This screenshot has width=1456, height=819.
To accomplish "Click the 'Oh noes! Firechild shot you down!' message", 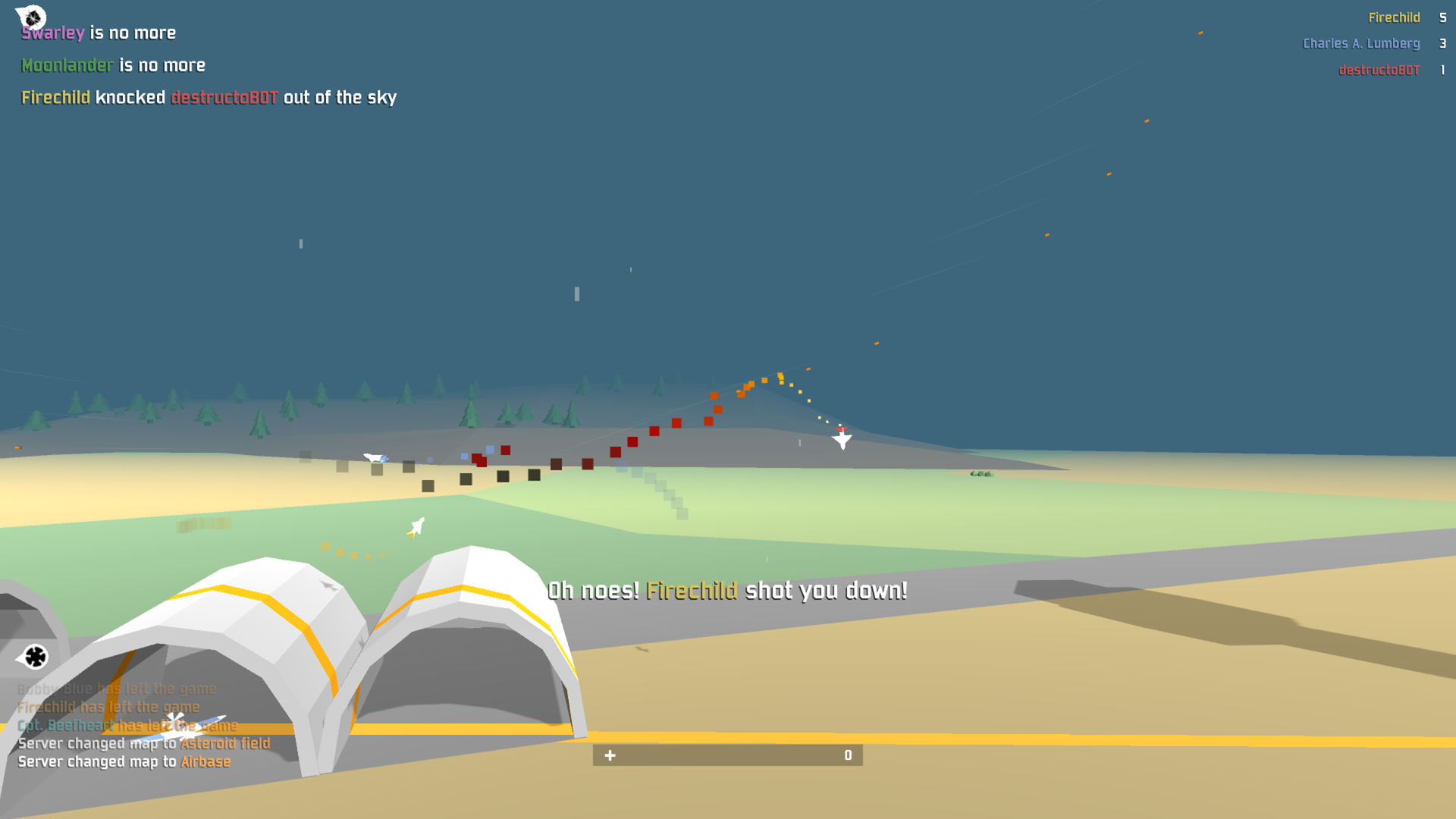I will click(727, 591).
